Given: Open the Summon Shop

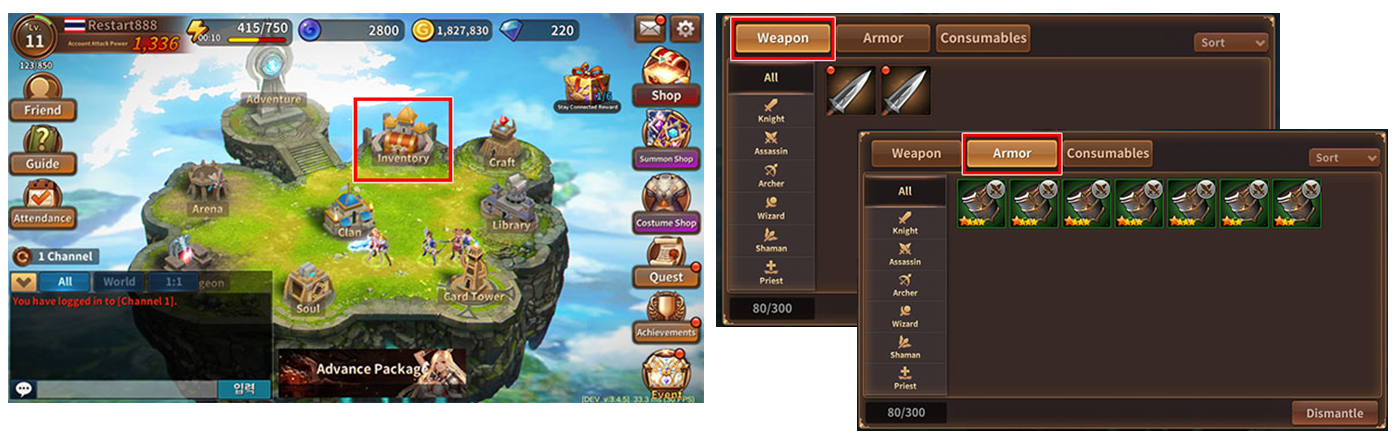Looking at the screenshot, I should (665, 140).
